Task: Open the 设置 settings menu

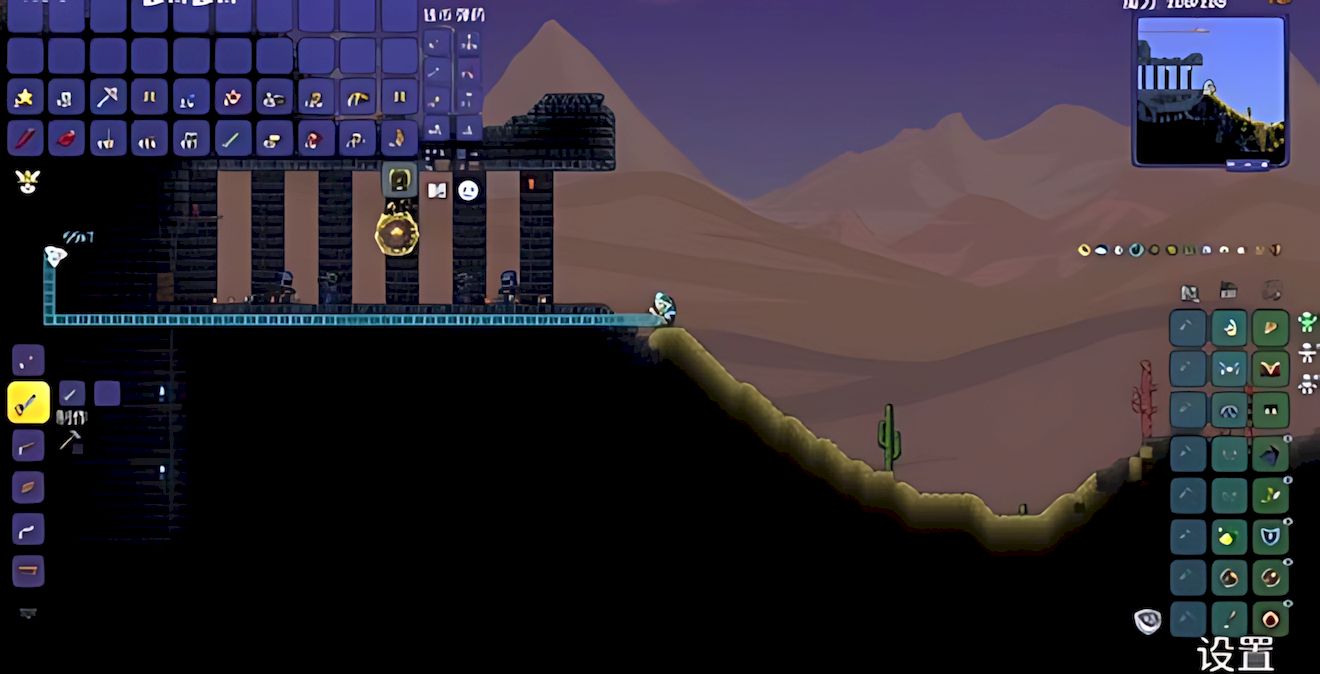Action: pyautogui.click(x=1235, y=654)
